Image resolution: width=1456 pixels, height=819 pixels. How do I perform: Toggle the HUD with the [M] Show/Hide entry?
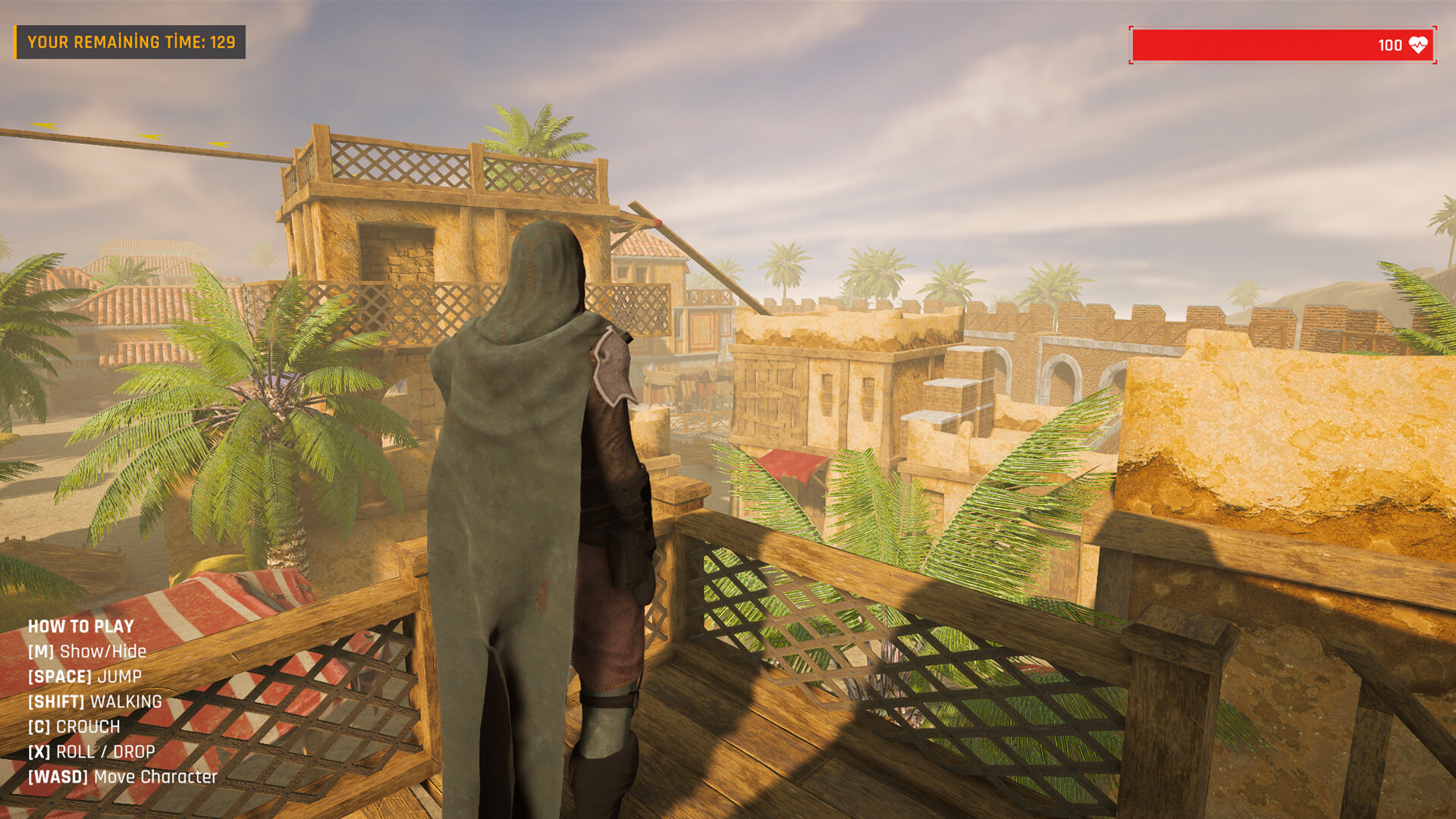click(x=87, y=650)
